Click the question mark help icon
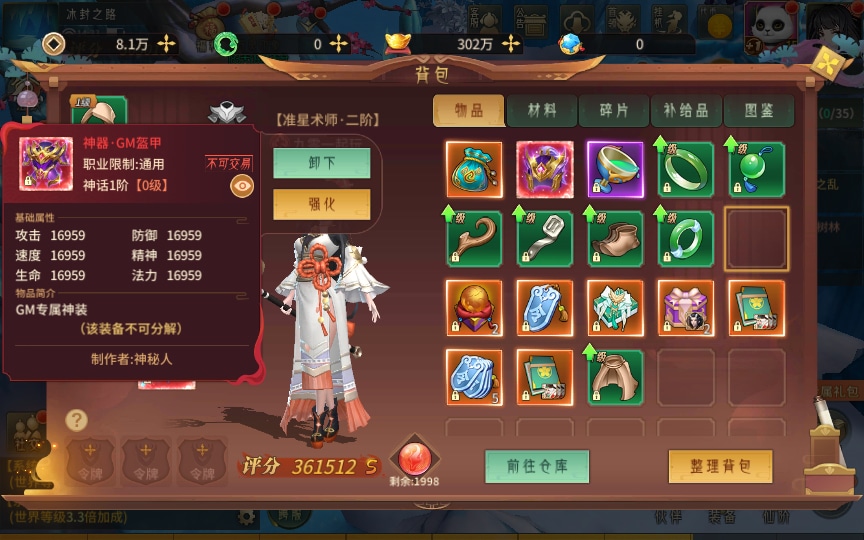The image size is (864, 540). [77, 420]
